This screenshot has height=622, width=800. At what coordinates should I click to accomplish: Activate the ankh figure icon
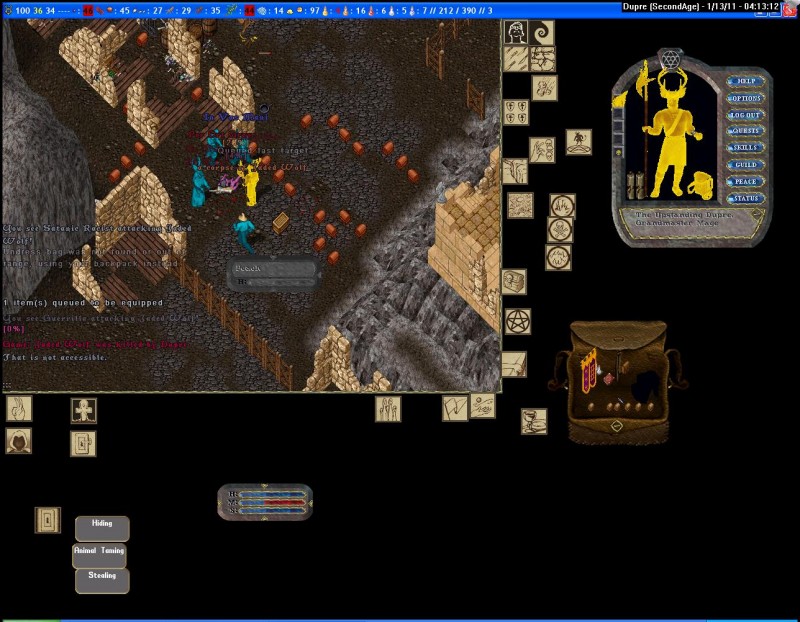(x=83, y=410)
